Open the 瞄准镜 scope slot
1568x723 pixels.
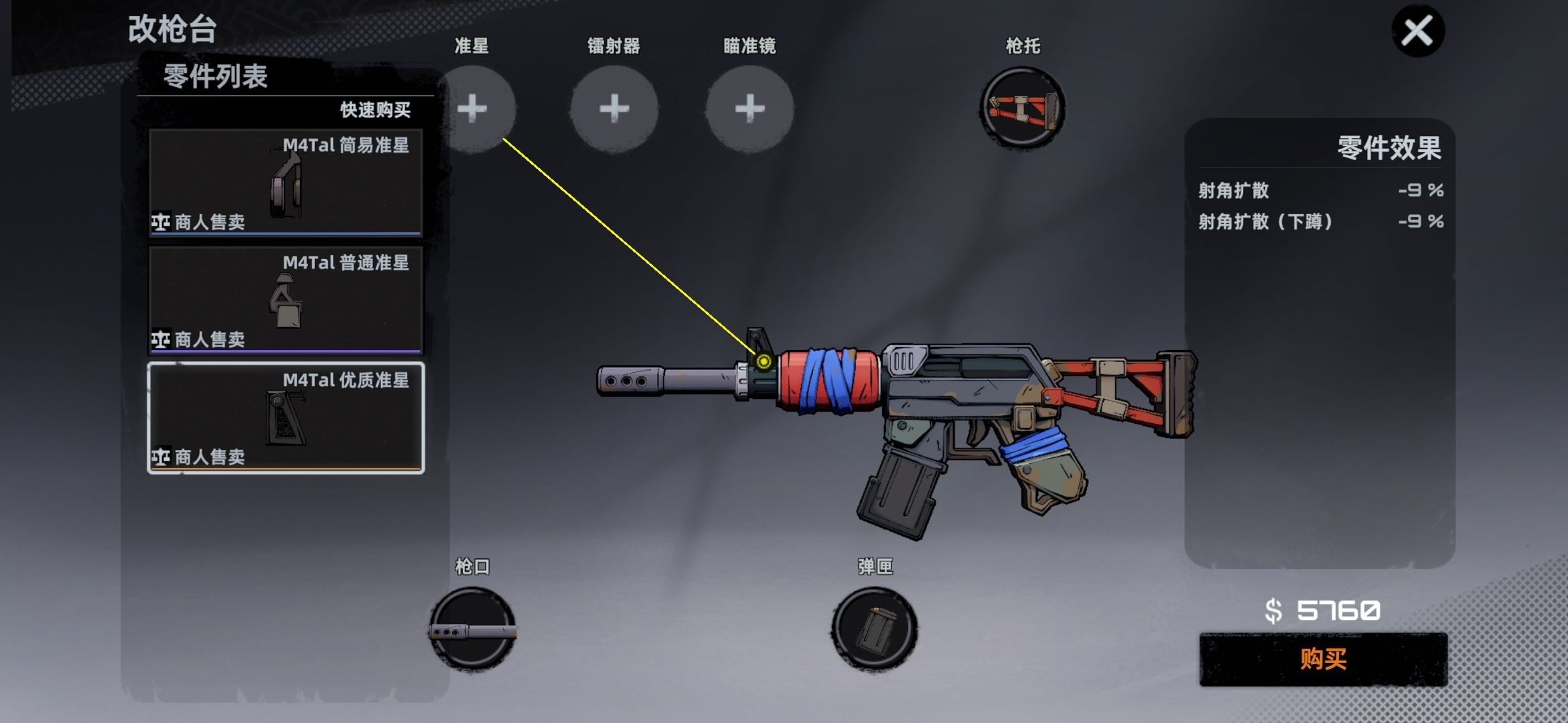coord(750,108)
